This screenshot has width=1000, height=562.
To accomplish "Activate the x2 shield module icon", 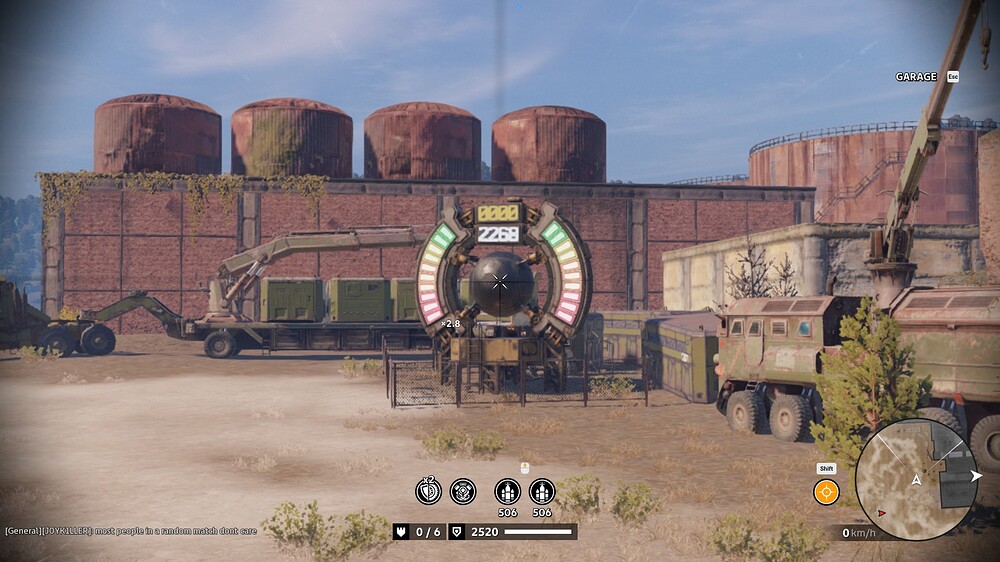I will click(x=428, y=491).
